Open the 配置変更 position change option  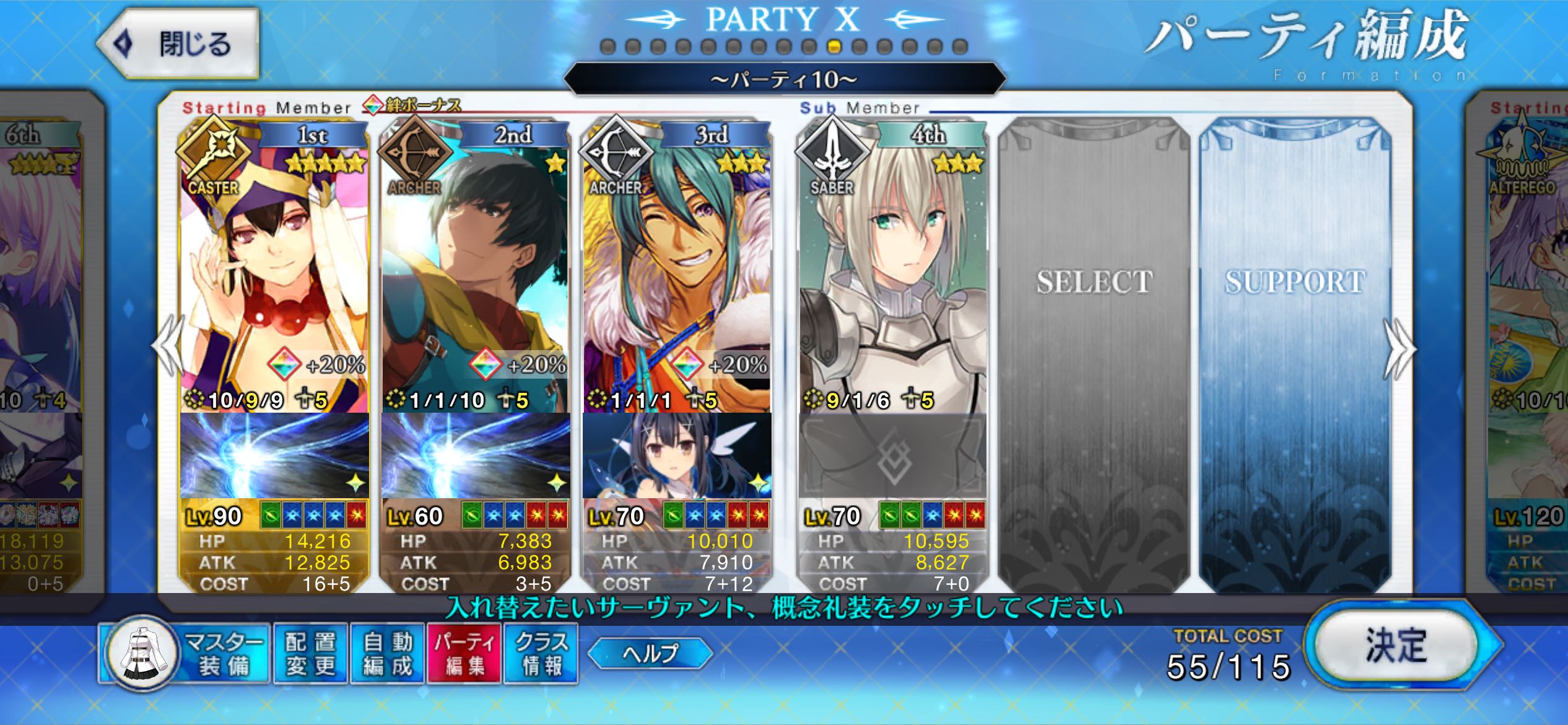(x=310, y=654)
